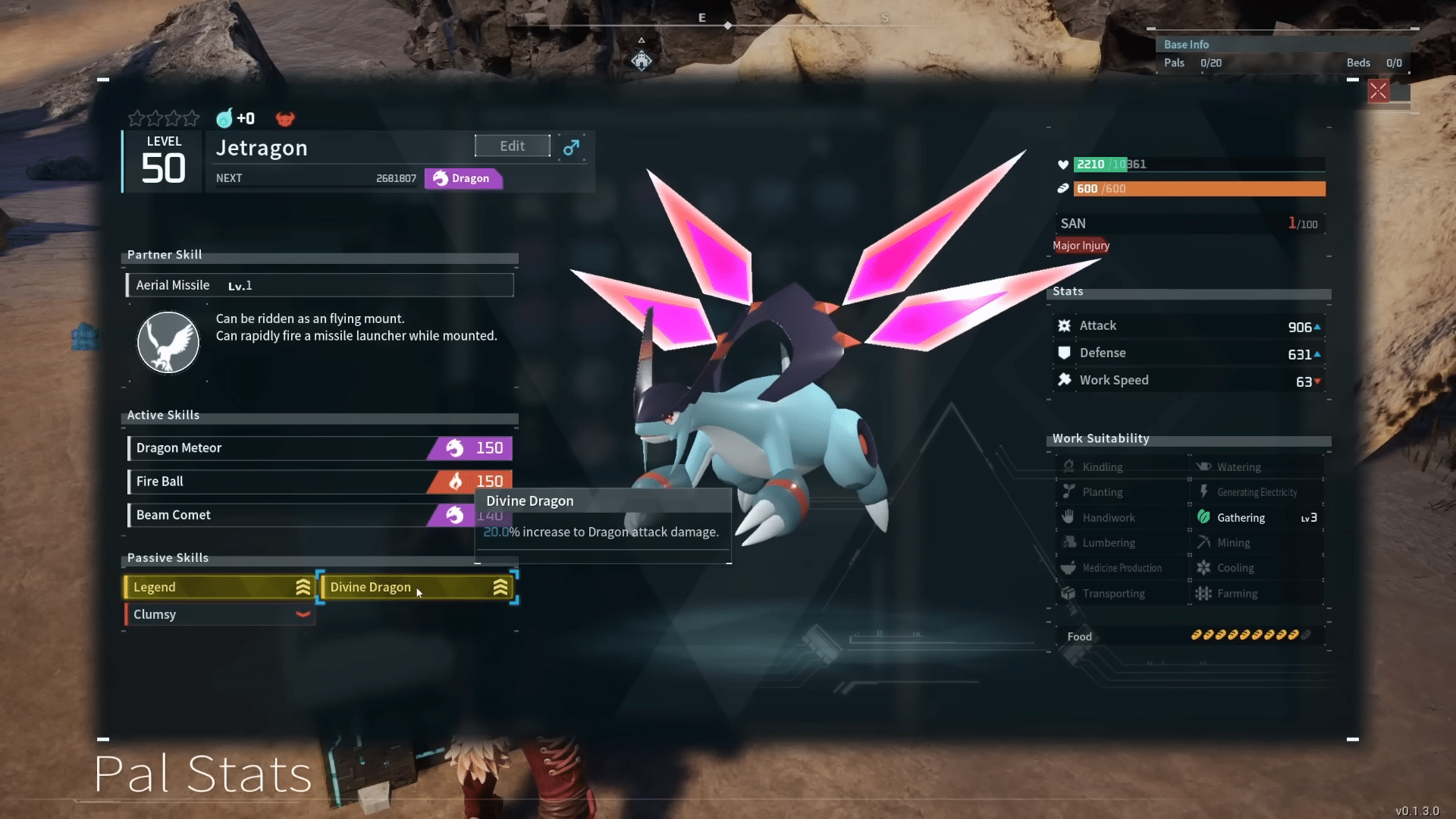Select the Gathering work suitability entry
1456x819 pixels.
(x=1256, y=518)
